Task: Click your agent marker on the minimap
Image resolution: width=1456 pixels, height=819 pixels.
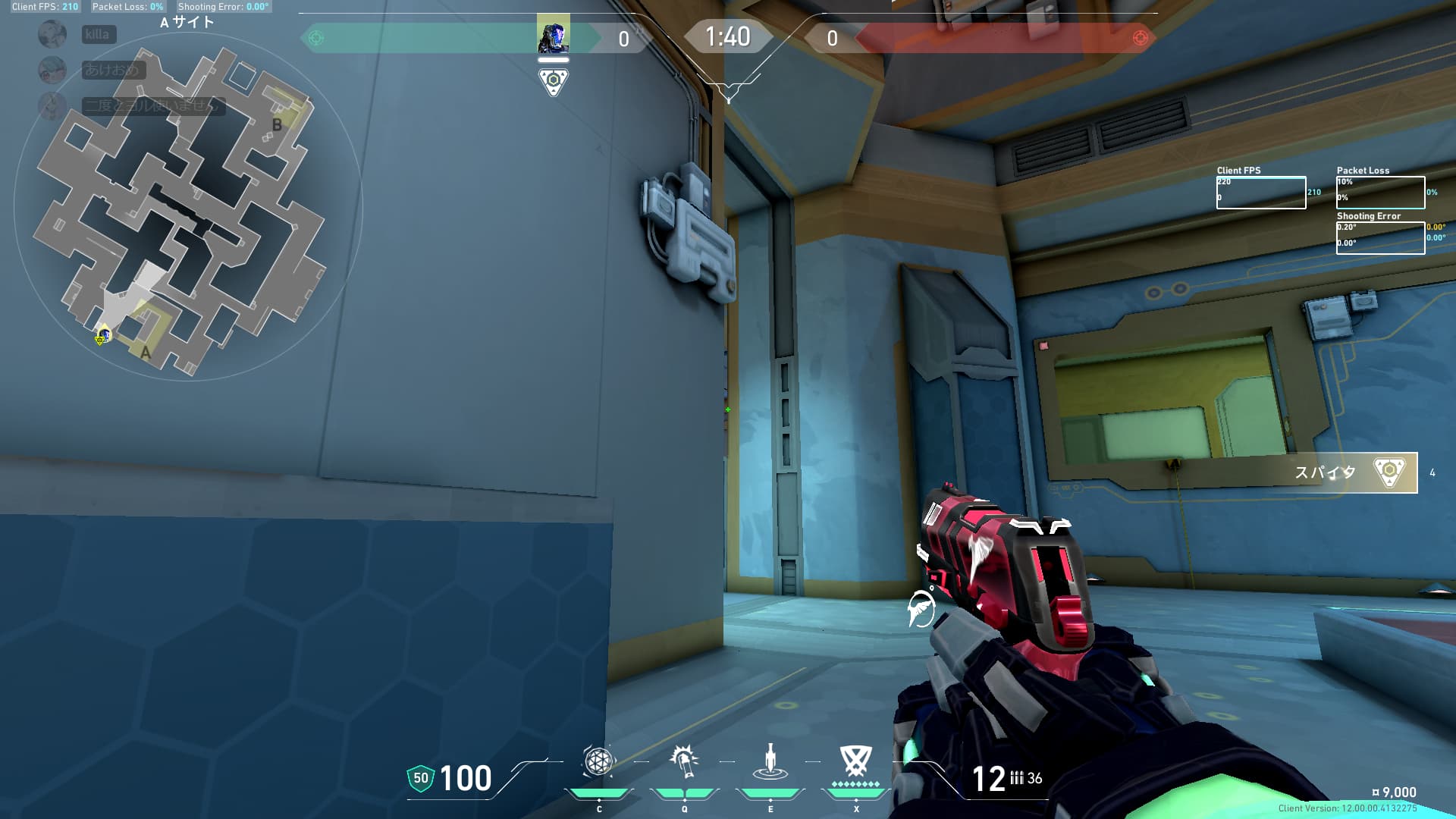Action: pos(102,334)
